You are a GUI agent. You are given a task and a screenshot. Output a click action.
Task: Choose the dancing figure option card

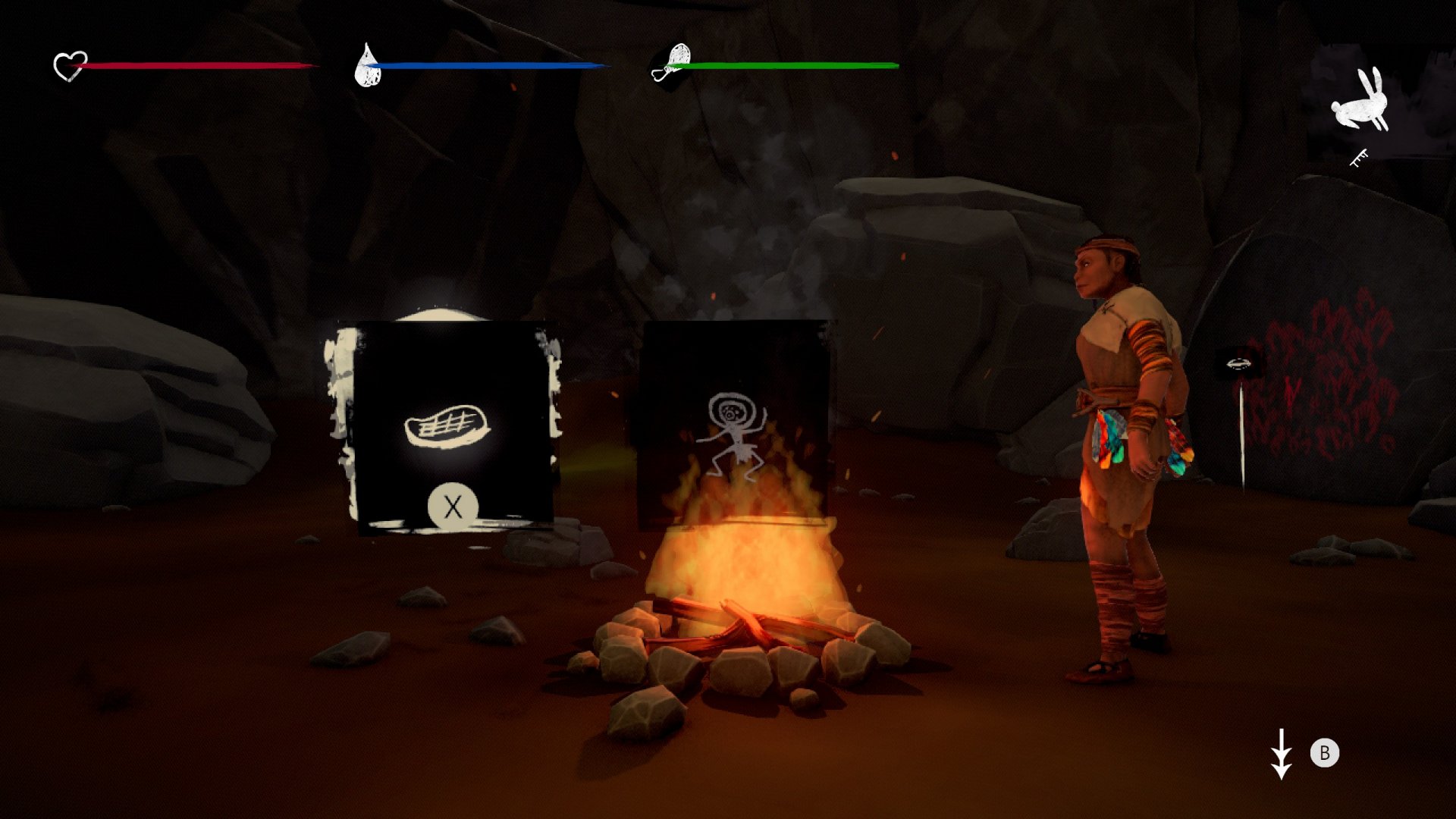tap(733, 423)
